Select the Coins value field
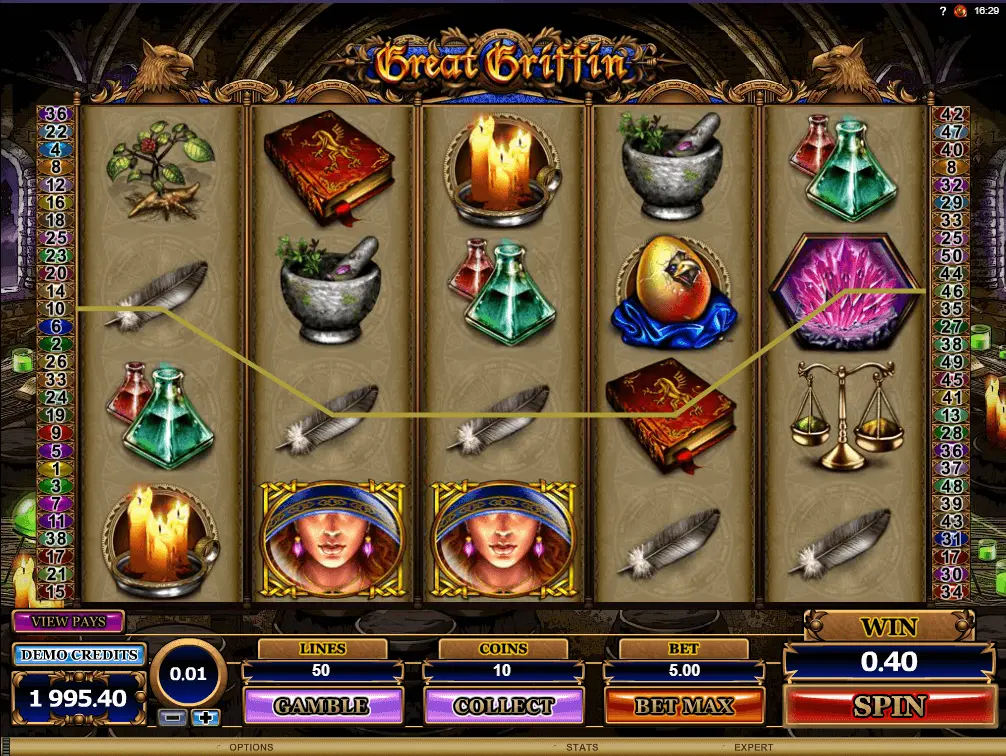The image size is (1006, 756). 503,671
